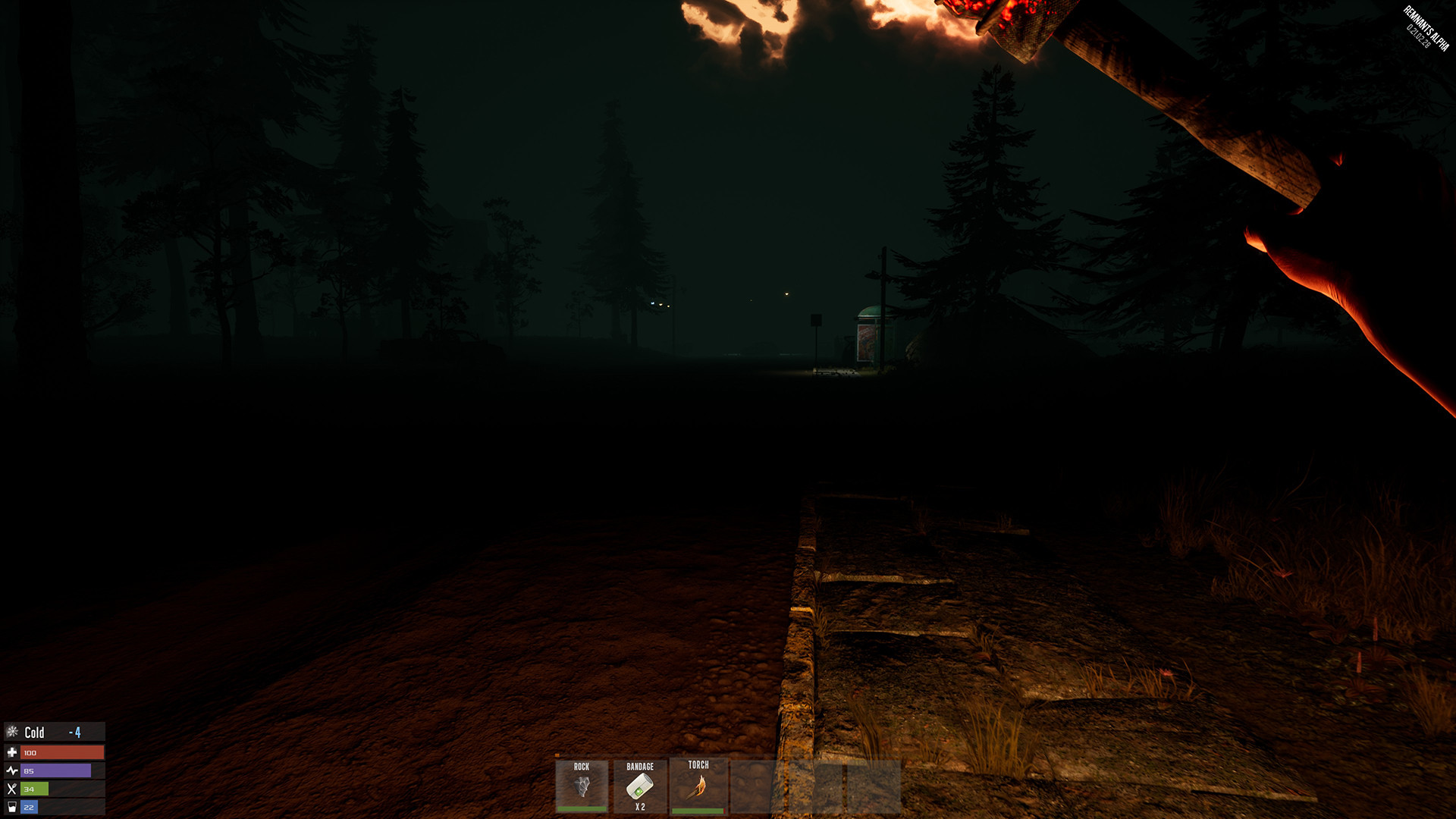The height and width of the screenshot is (819, 1456).
Task: Select the Rock in the hotbar
Action: 582,786
